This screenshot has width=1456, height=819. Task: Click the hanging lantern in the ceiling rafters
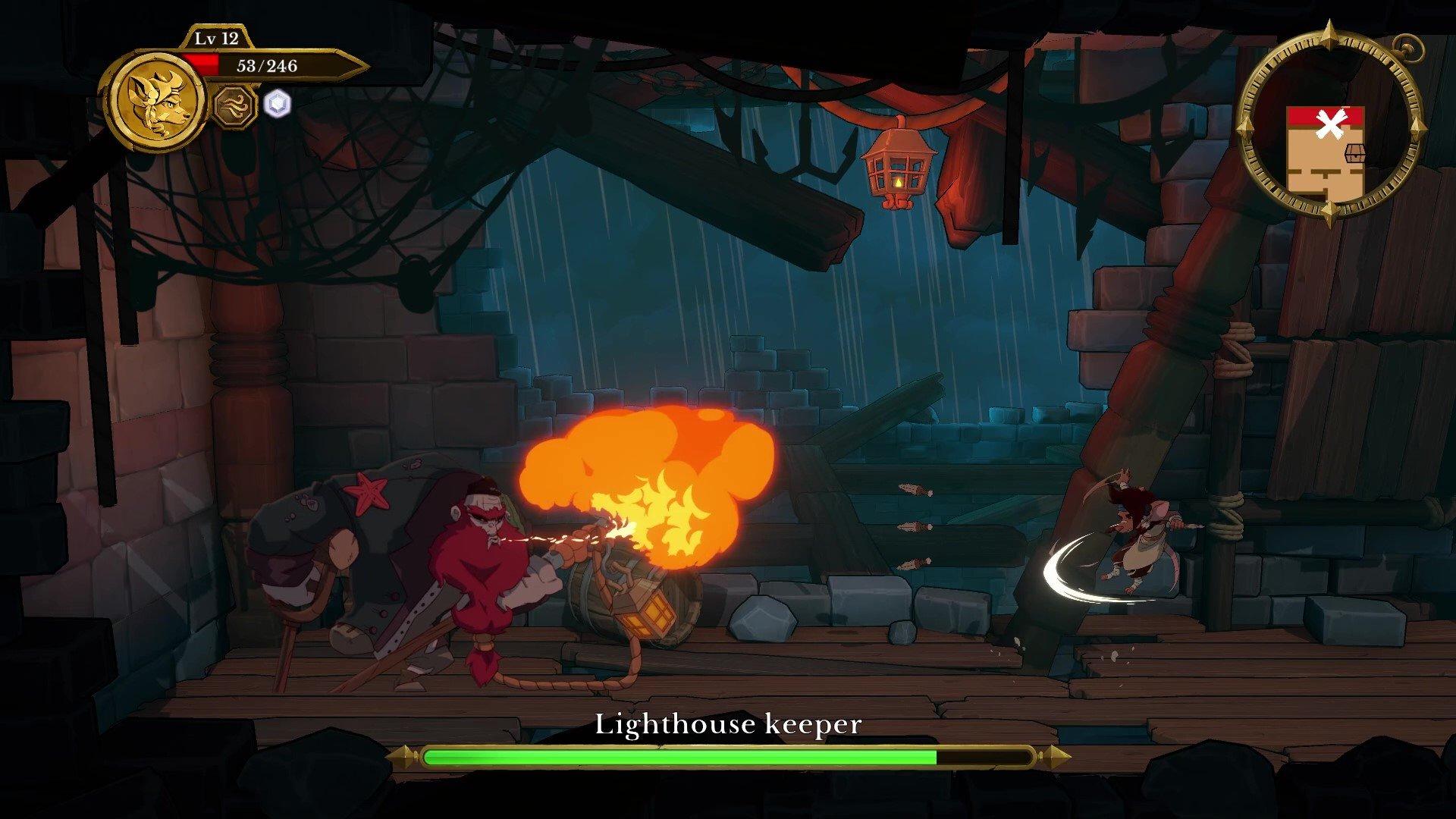coord(899,163)
